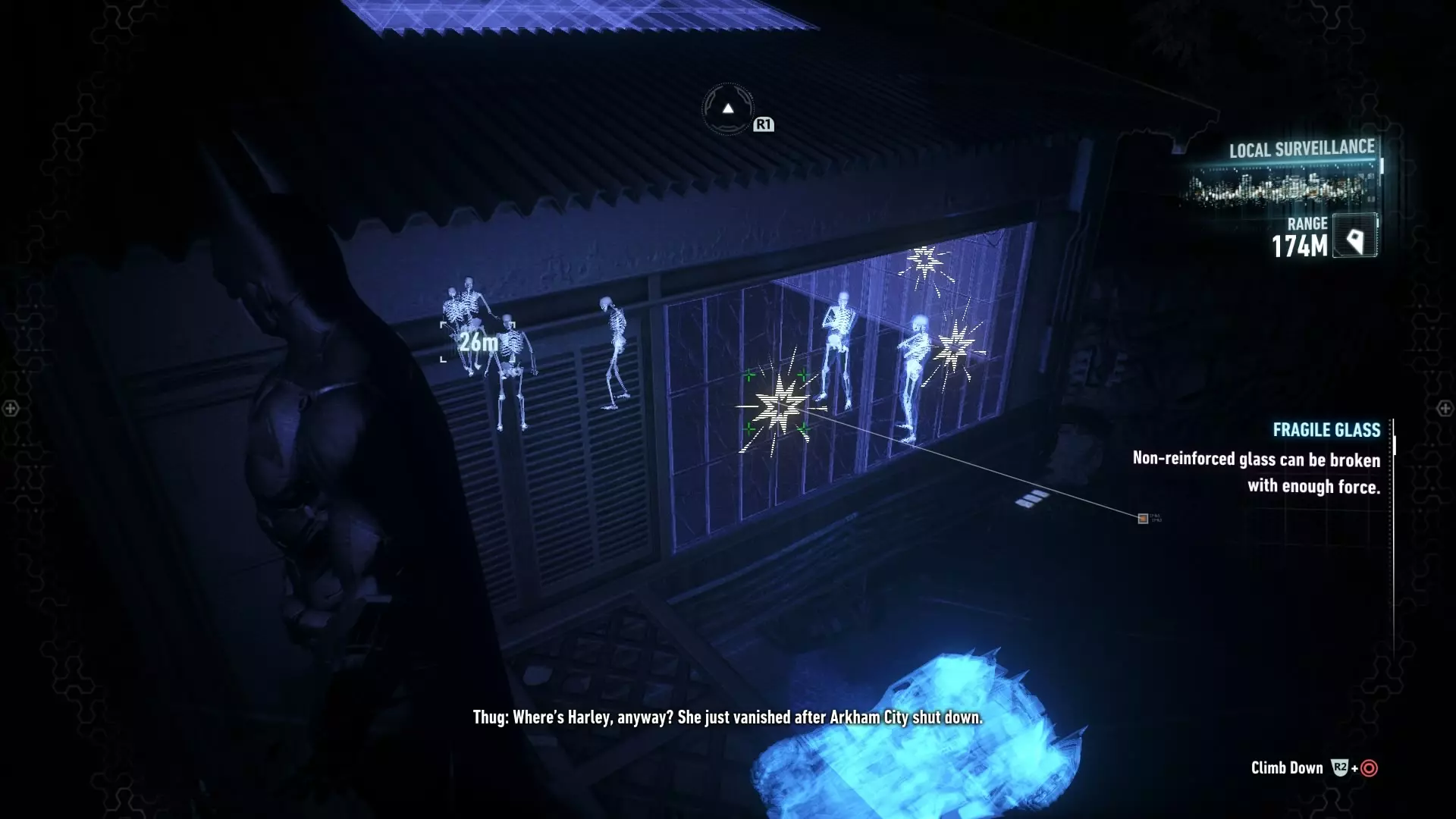The width and height of the screenshot is (1456, 819).
Task: Click the 26m objective distance marker
Action: [479, 342]
